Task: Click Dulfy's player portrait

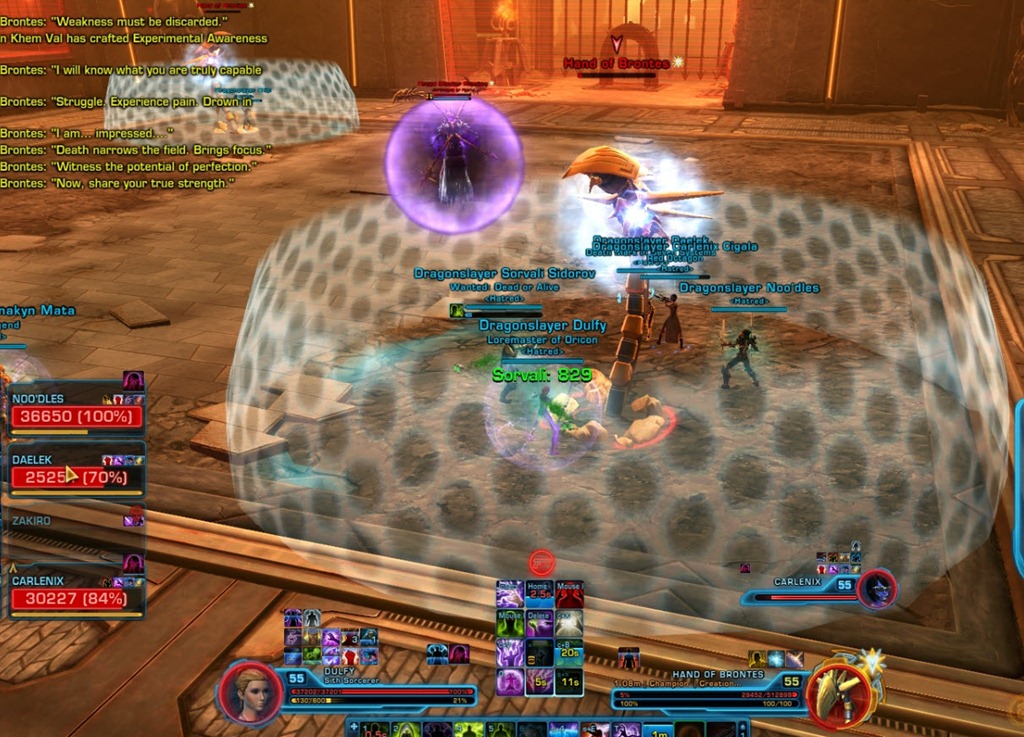Action: (x=249, y=690)
